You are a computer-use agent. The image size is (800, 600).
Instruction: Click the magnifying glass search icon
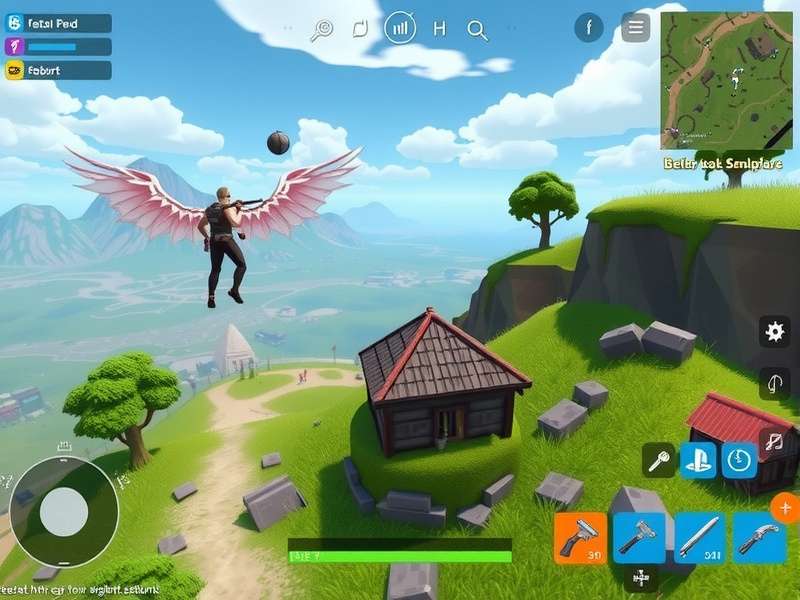(x=477, y=29)
